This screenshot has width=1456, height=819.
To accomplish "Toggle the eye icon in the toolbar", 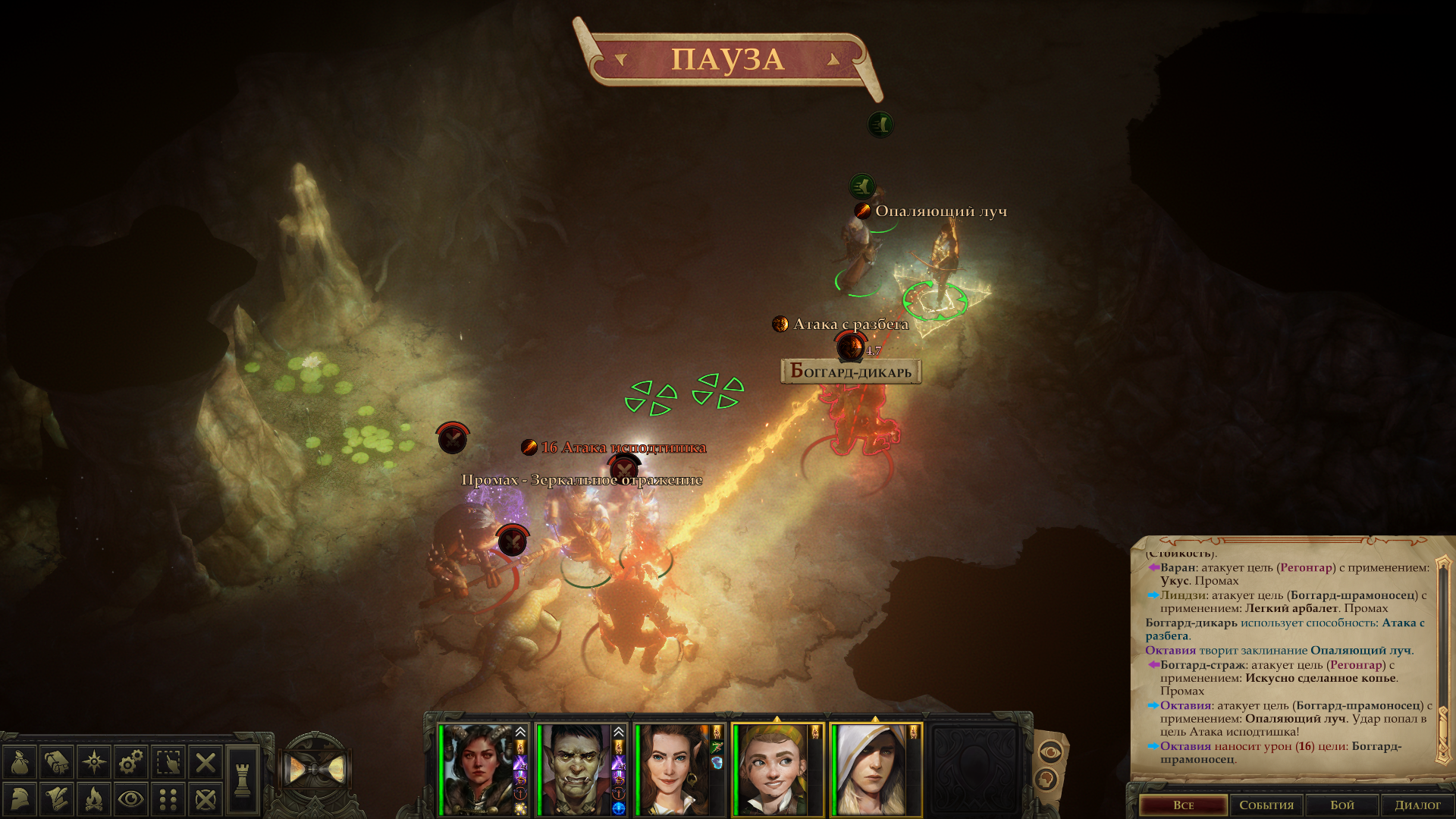I will click(x=131, y=799).
